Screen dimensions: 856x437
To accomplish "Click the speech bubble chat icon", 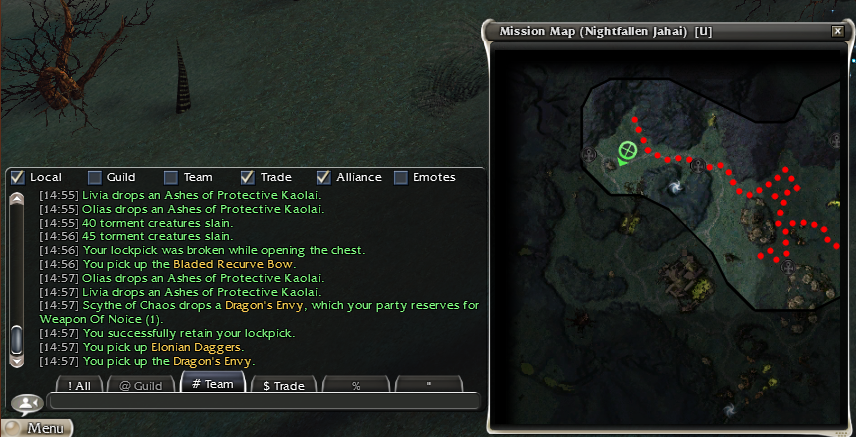I will 23,403.
